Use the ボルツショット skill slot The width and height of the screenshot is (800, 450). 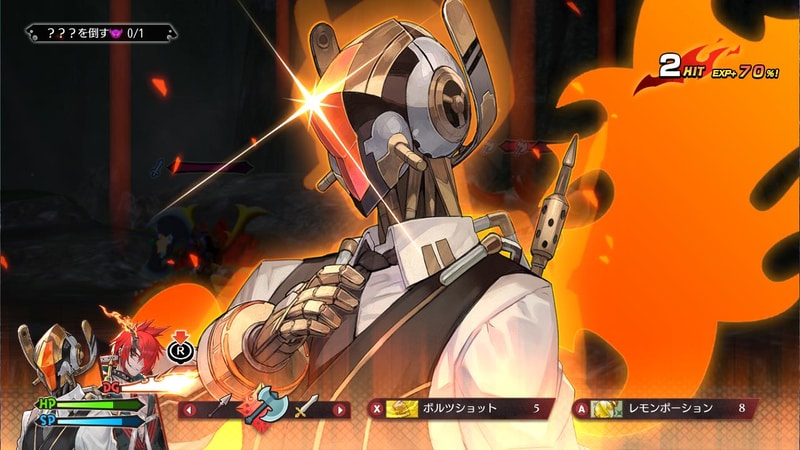(460, 408)
